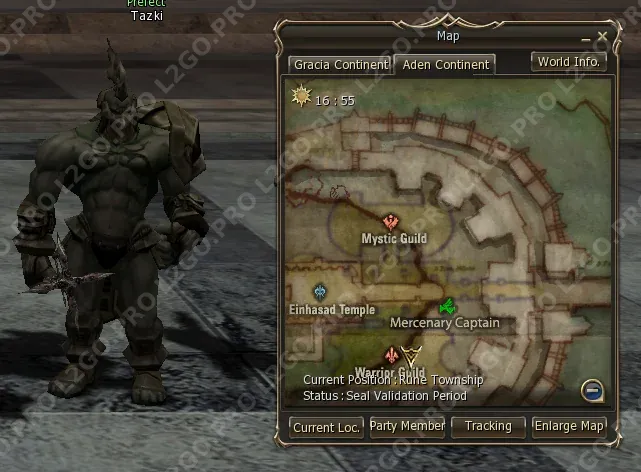Image resolution: width=641 pixels, height=472 pixels.
Task: Click the Mystic Guild map marker
Action: pos(391,222)
